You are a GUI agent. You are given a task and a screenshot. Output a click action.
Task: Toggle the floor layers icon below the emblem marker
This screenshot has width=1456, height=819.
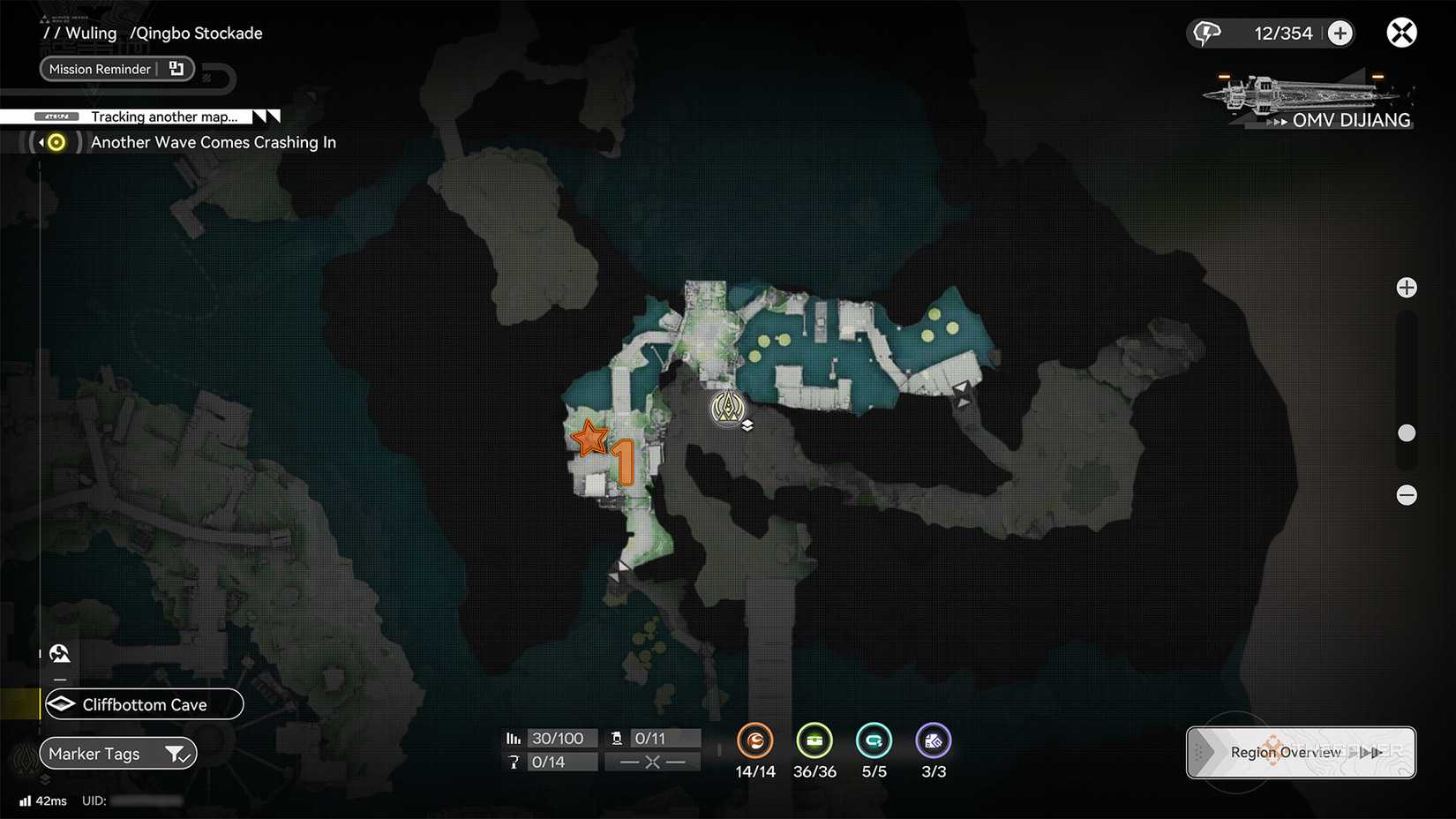(x=747, y=425)
